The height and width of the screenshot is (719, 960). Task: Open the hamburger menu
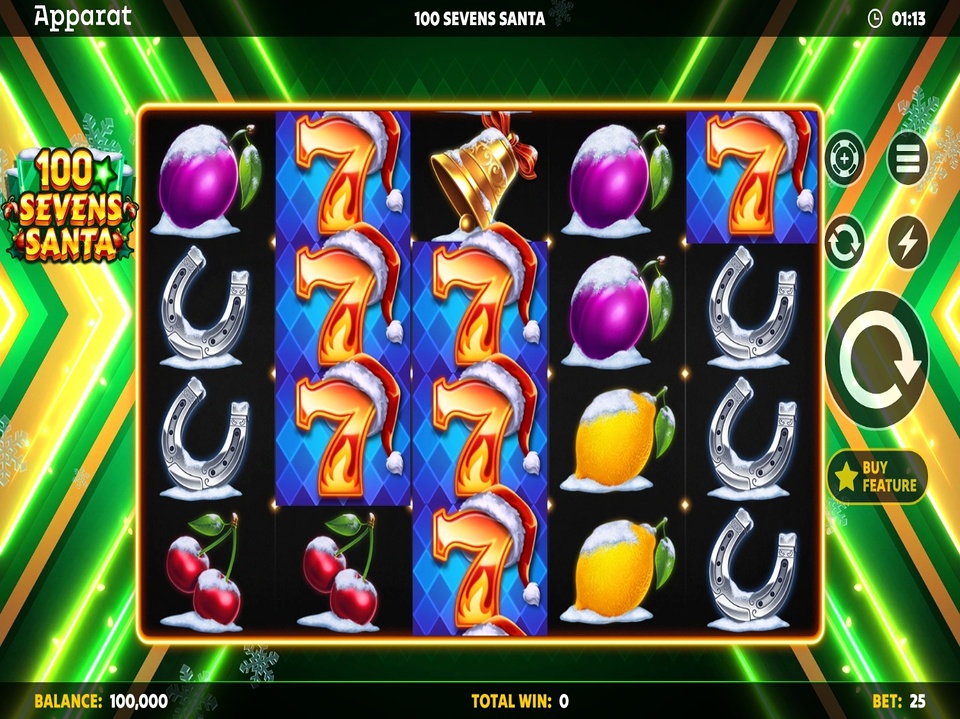908,158
